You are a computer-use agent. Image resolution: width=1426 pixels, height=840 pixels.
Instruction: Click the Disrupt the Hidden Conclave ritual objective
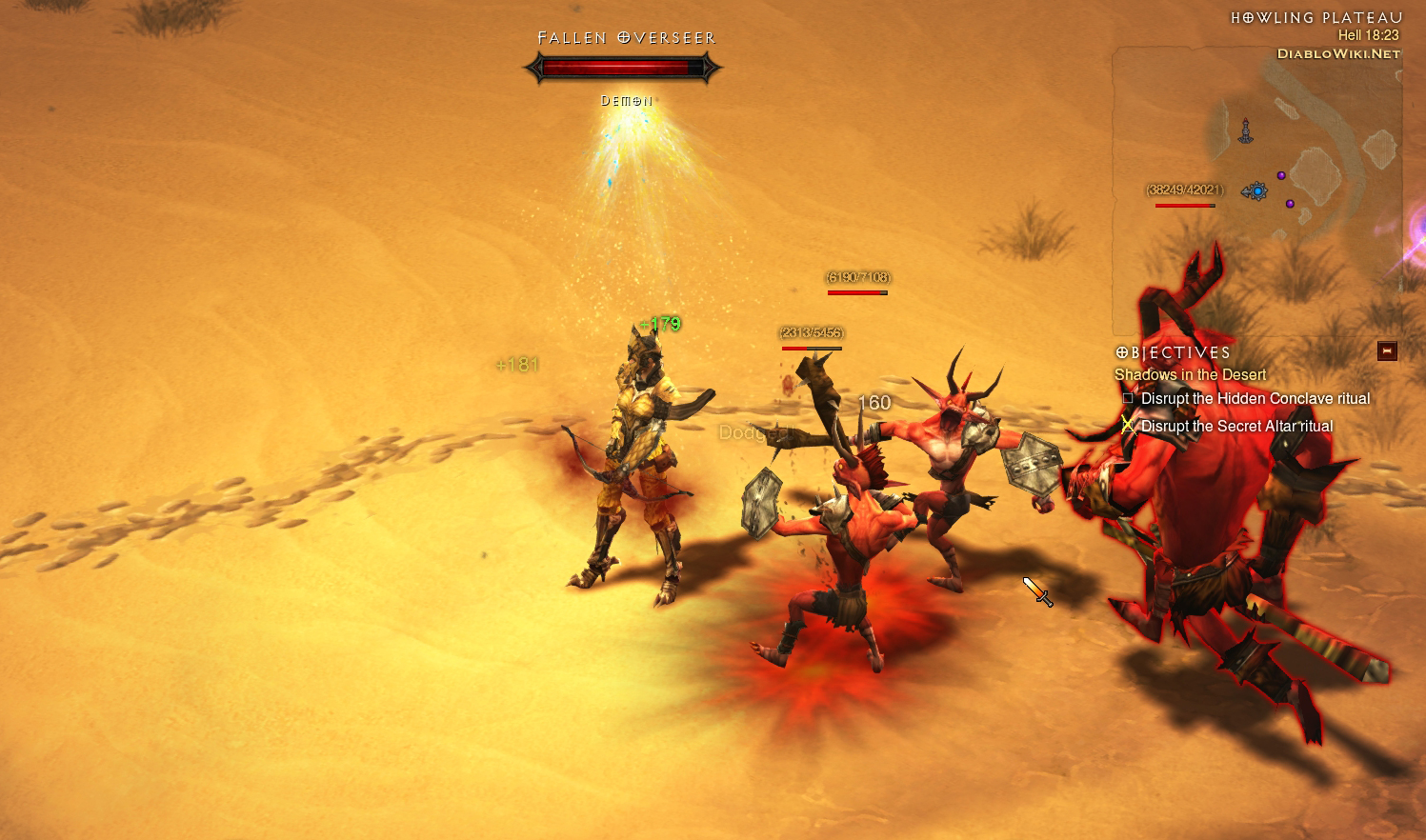[1255, 399]
